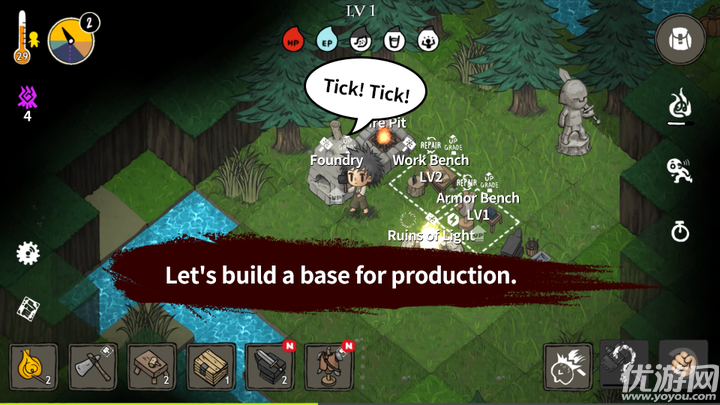Select the anvil hotbar slot
Image resolution: width=720 pixels, height=405 pixels.
pos(270,367)
